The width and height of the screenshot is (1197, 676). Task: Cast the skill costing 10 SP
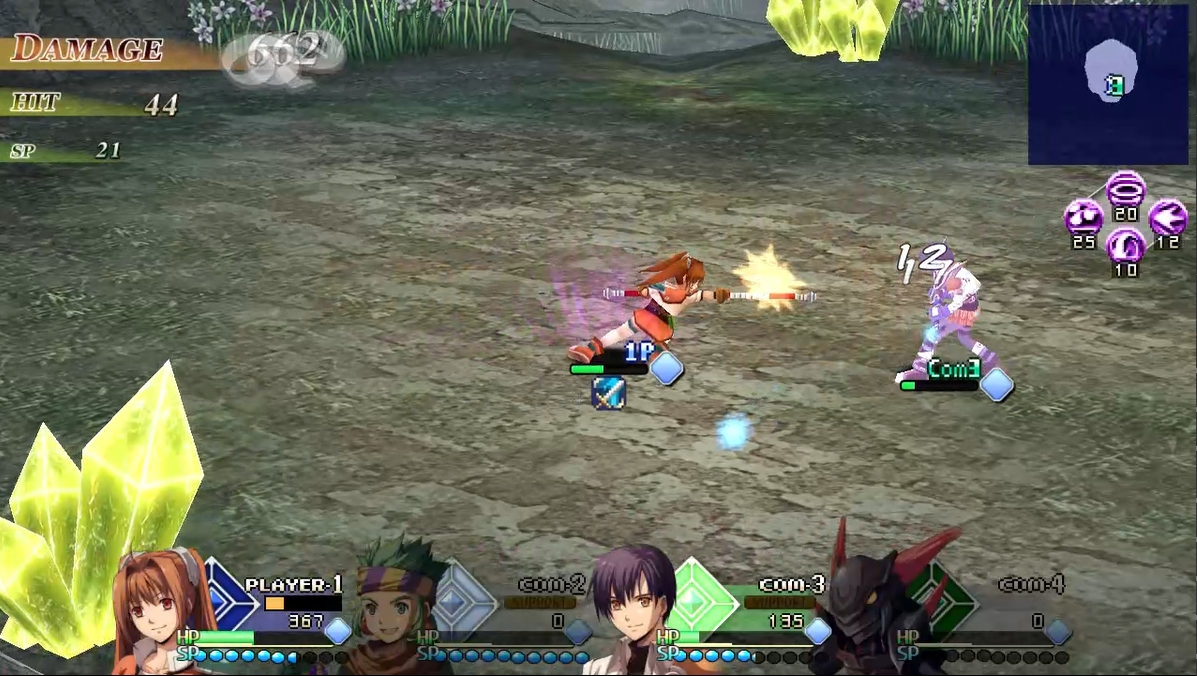pos(1126,245)
